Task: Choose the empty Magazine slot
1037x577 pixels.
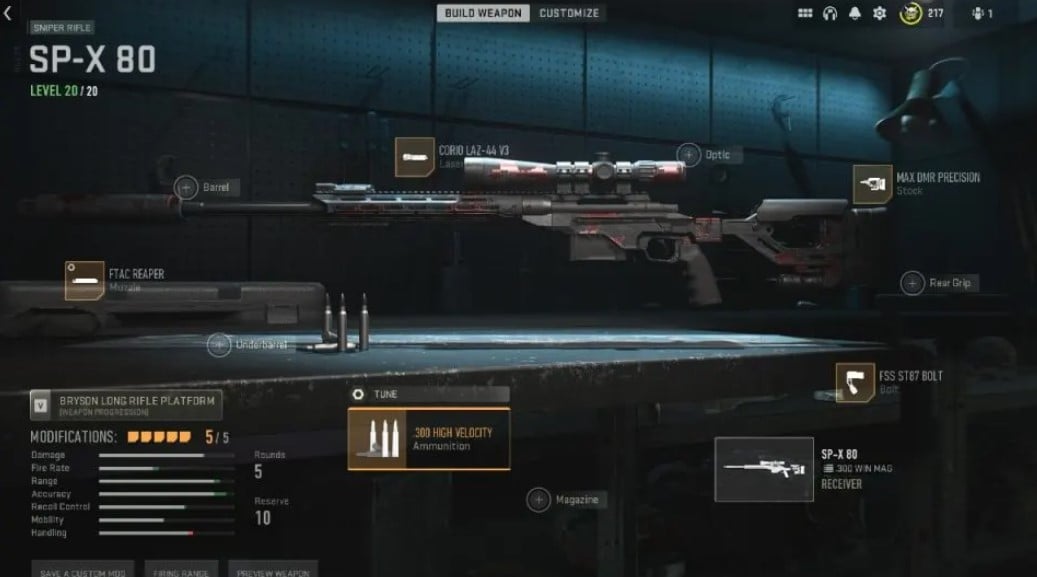Action: point(539,499)
